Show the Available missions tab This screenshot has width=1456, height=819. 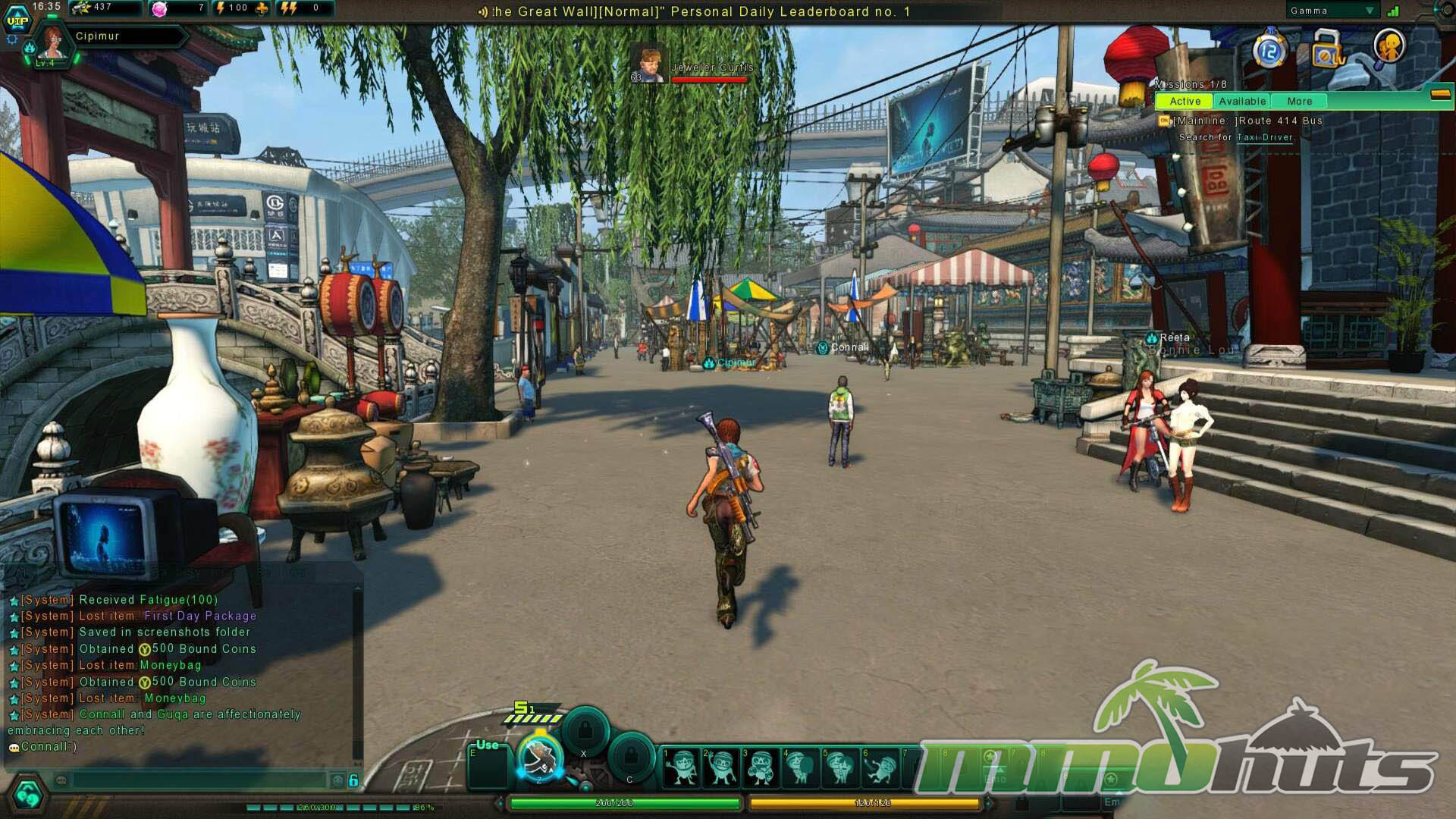(x=1242, y=101)
